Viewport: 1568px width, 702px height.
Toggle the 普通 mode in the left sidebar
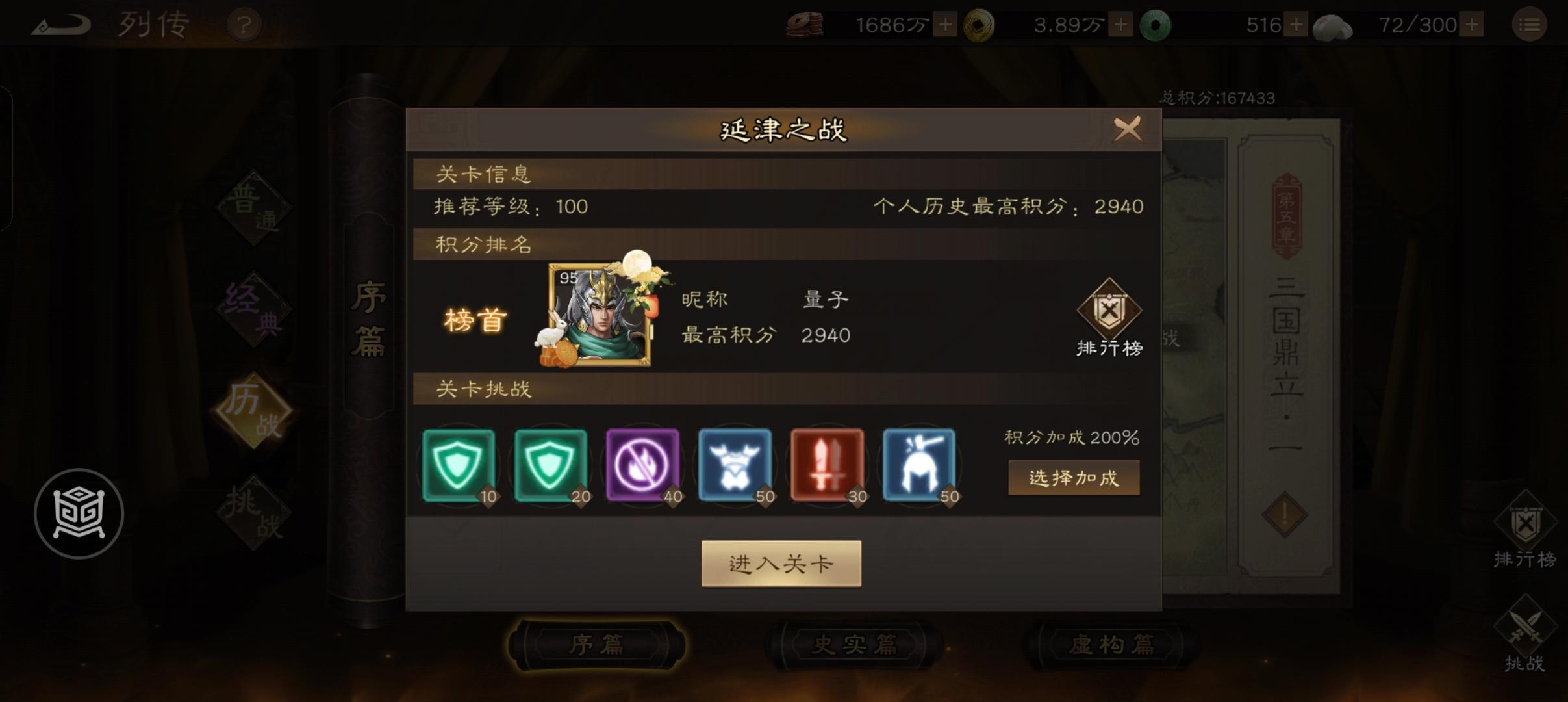pyautogui.click(x=253, y=208)
